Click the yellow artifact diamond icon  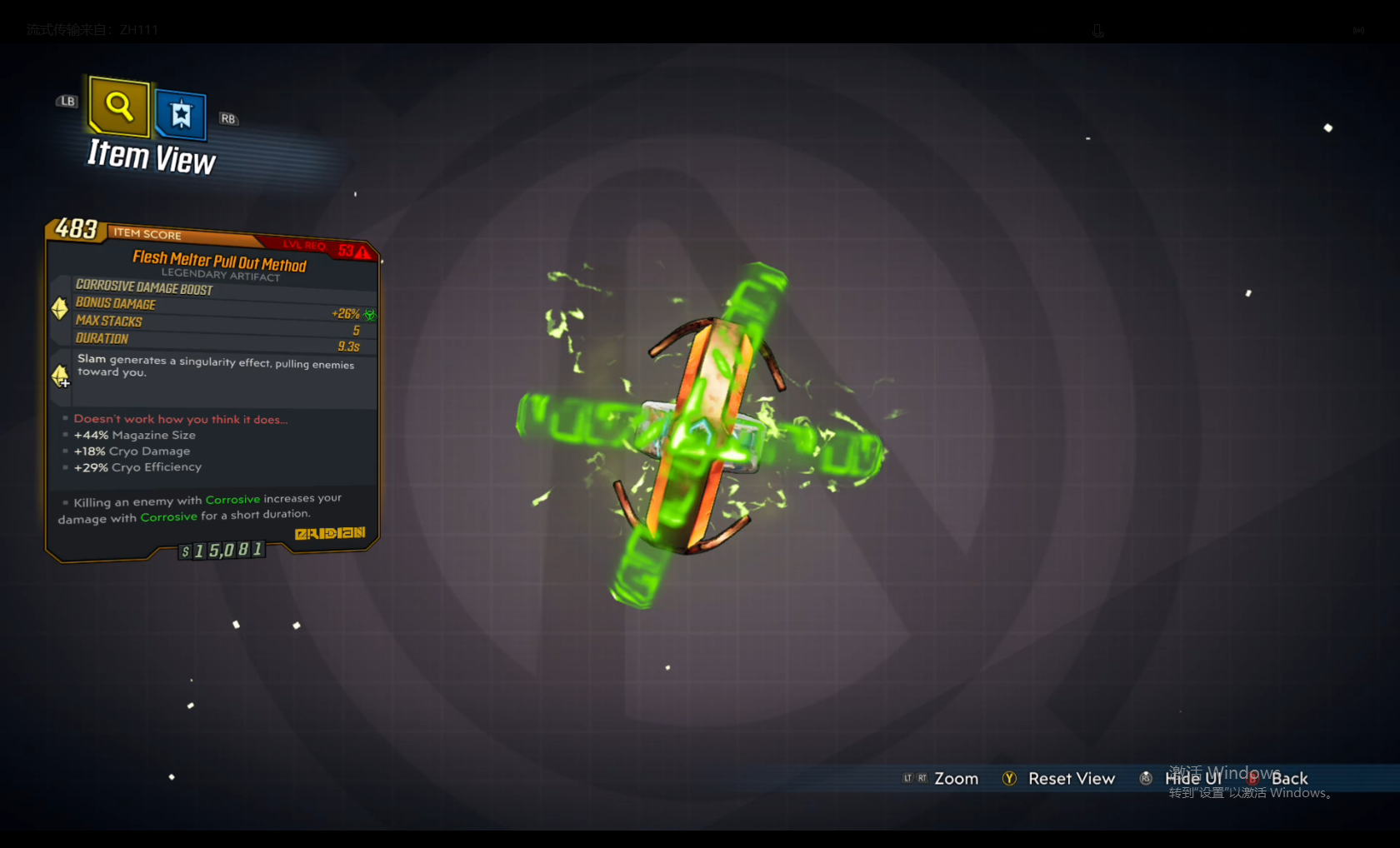click(59, 309)
